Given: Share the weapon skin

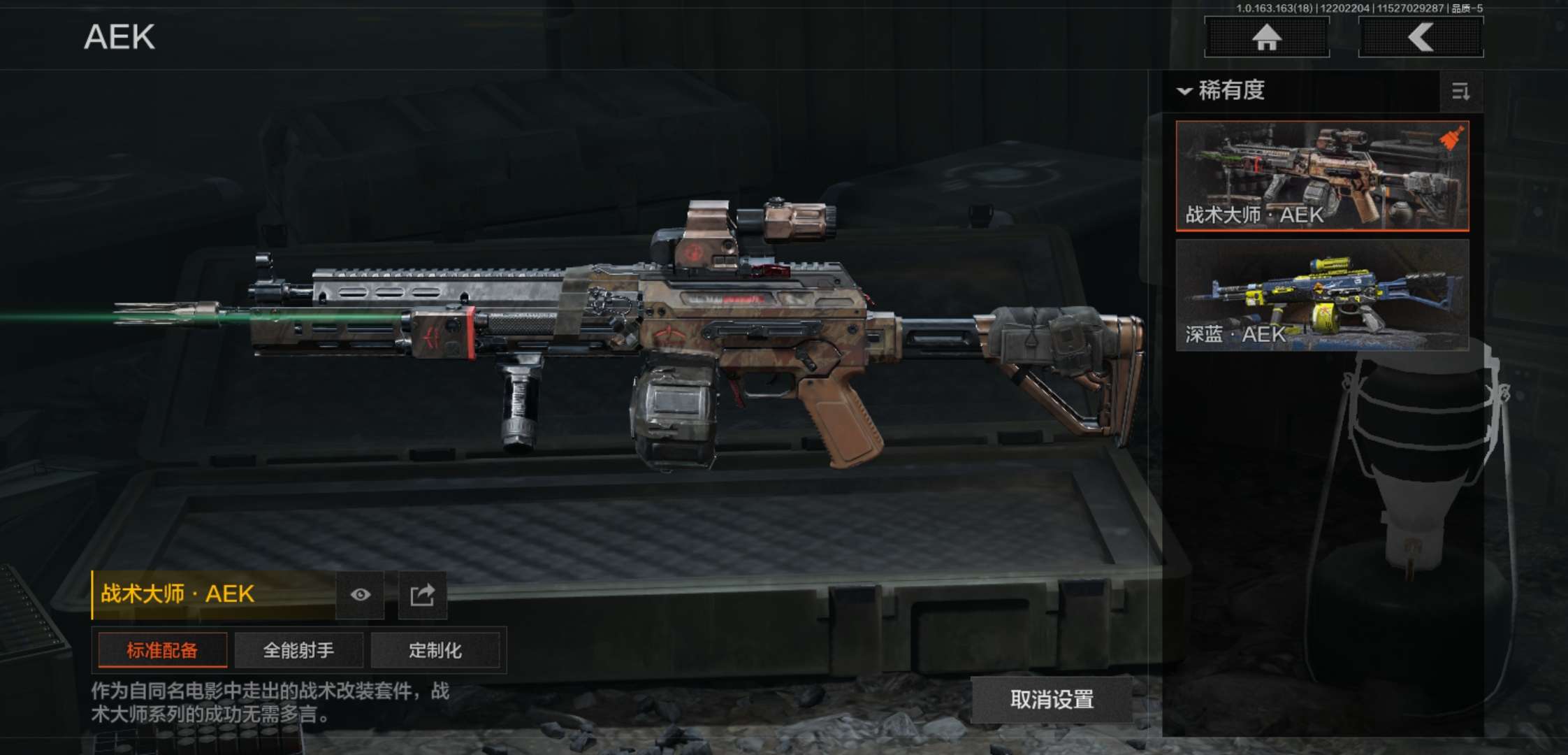Looking at the screenshot, I should (422, 595).
